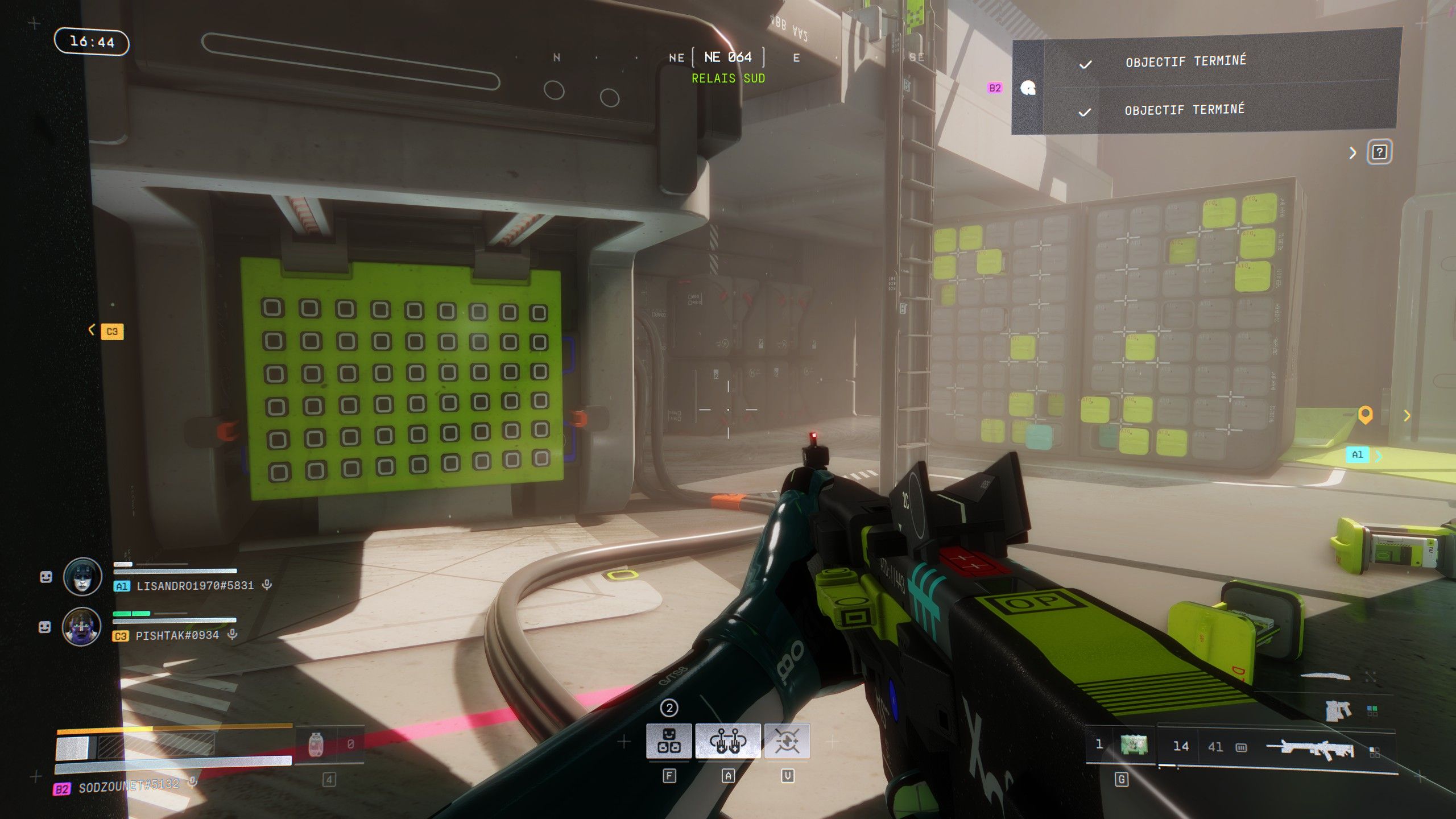Screen dimensions: 1456x819
Task: Select LISANDRO1970's teammate portrait
Action: tap(82, 577)
